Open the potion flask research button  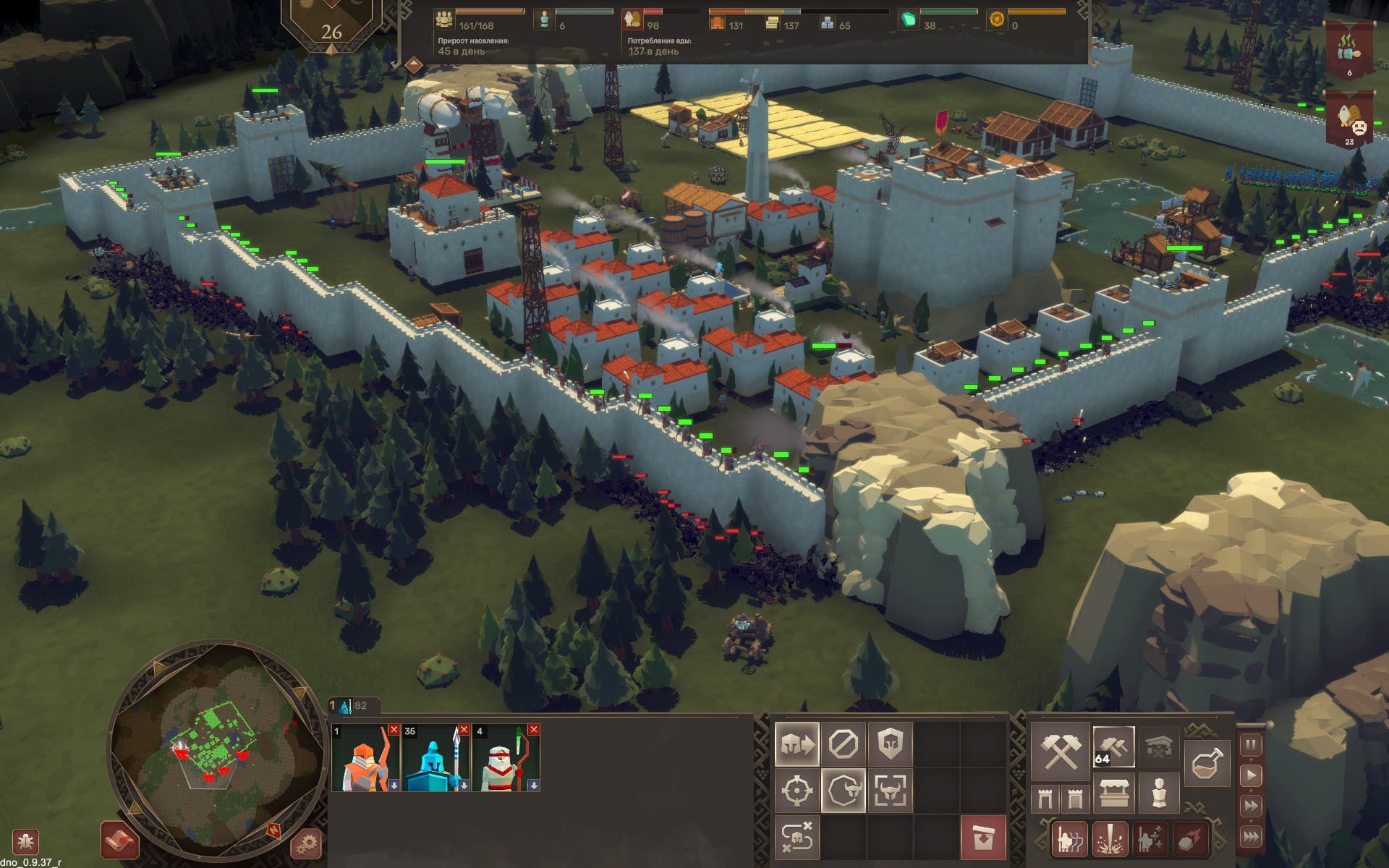point(1207,764)
